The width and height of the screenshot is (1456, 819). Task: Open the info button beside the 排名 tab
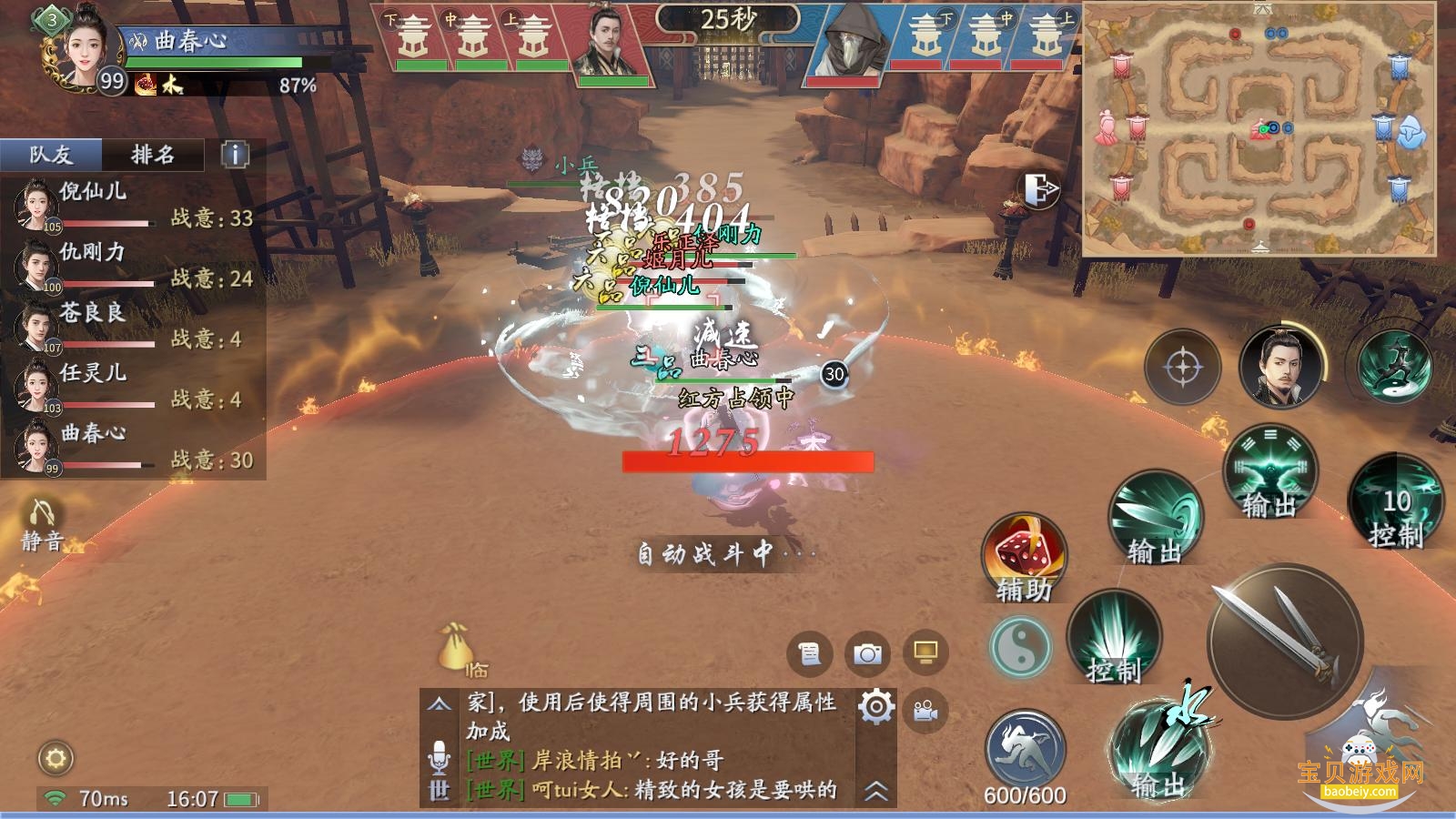tap(235, 155)
